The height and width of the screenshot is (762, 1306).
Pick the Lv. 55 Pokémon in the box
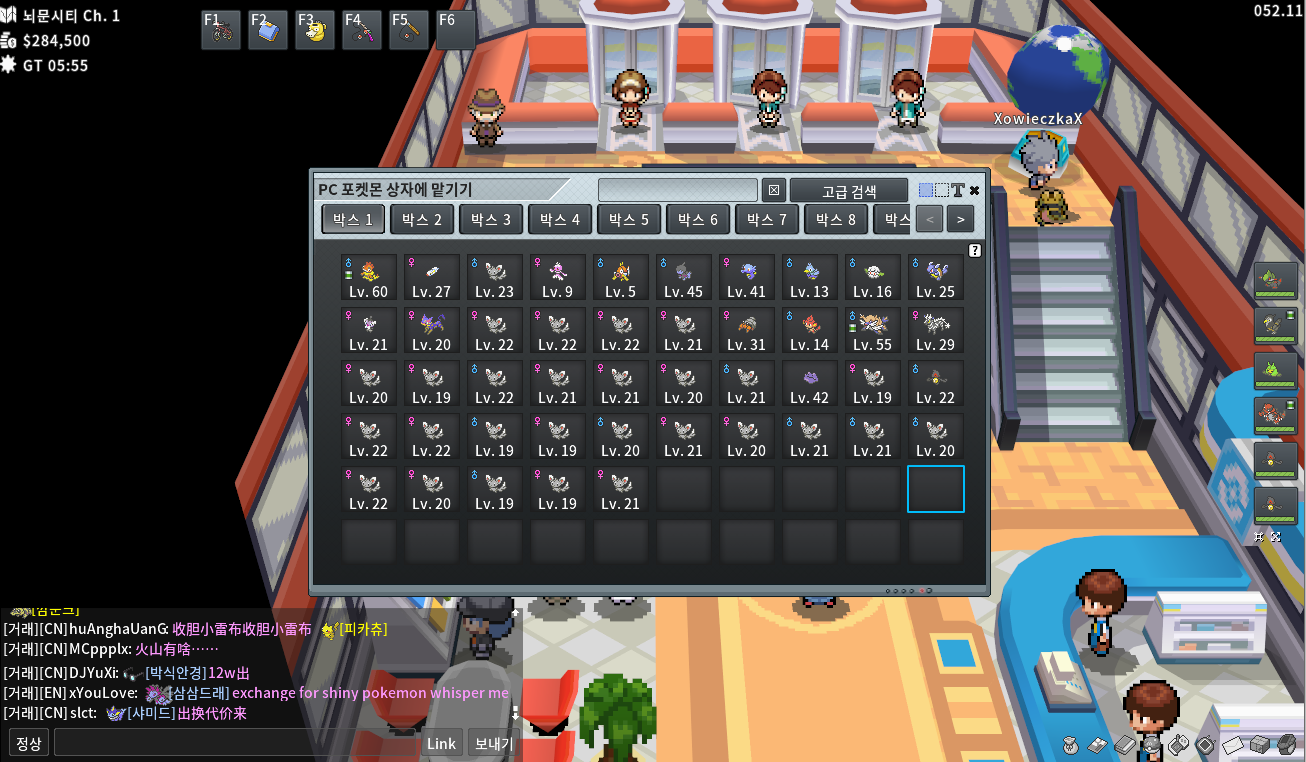tap(872, 330)
